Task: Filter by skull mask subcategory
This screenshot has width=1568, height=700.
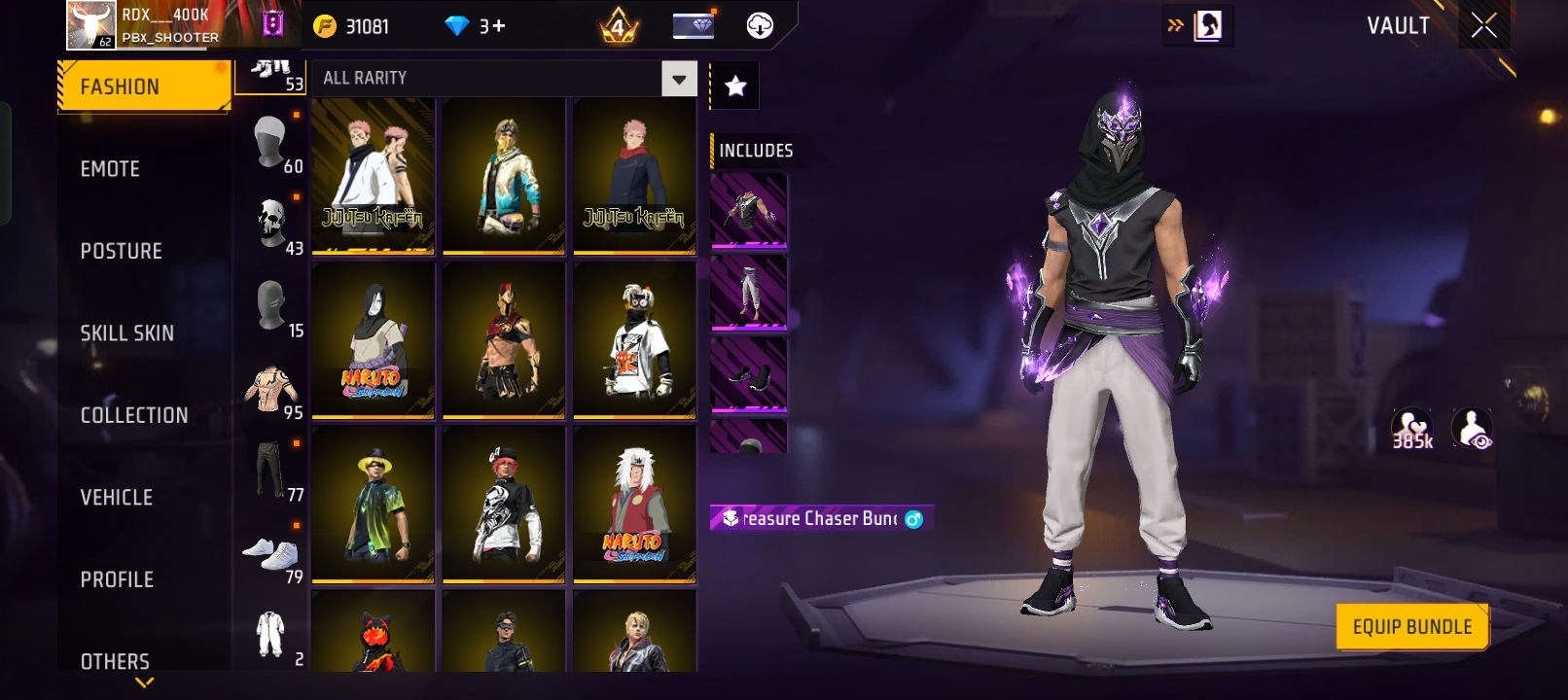Action: tap(271, 225)
